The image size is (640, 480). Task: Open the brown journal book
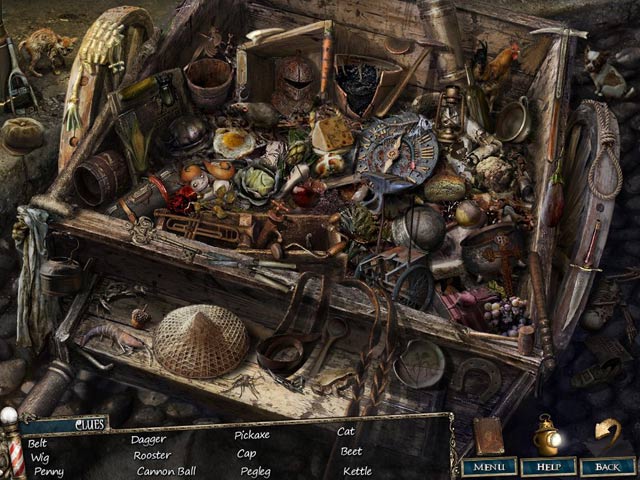pyautogui.click(x=489, y=436)
